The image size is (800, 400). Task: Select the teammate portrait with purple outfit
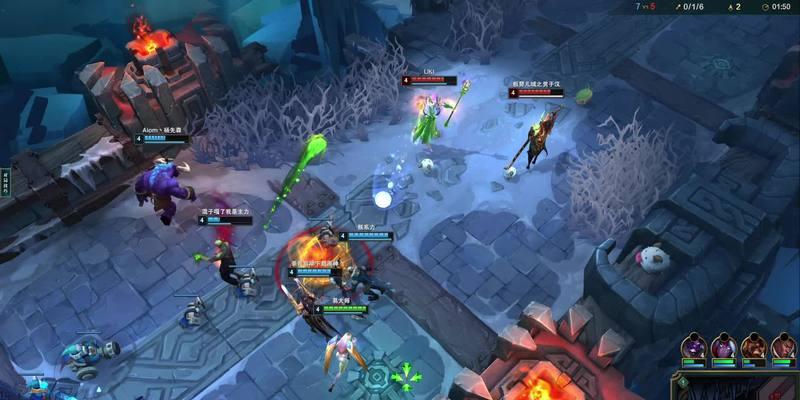(723, 347)
